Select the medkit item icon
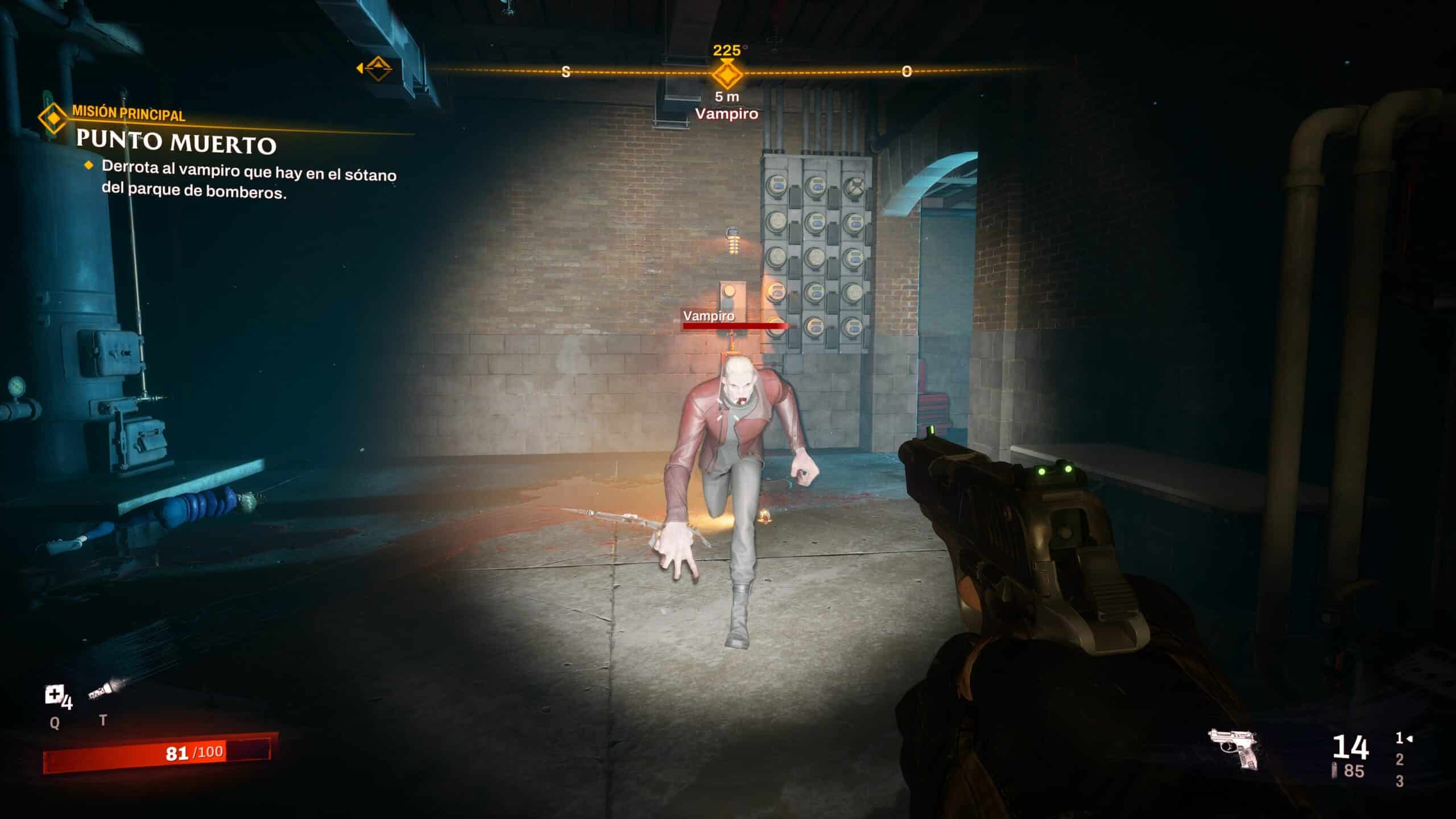The image size is (1456, 819). point(55,695)
